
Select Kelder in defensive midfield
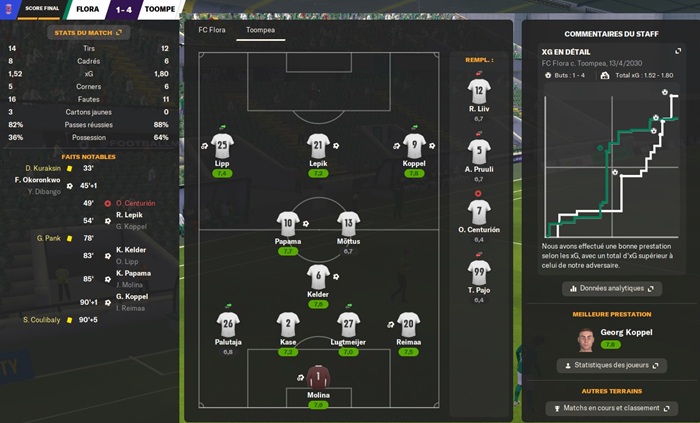click(319, 277)
